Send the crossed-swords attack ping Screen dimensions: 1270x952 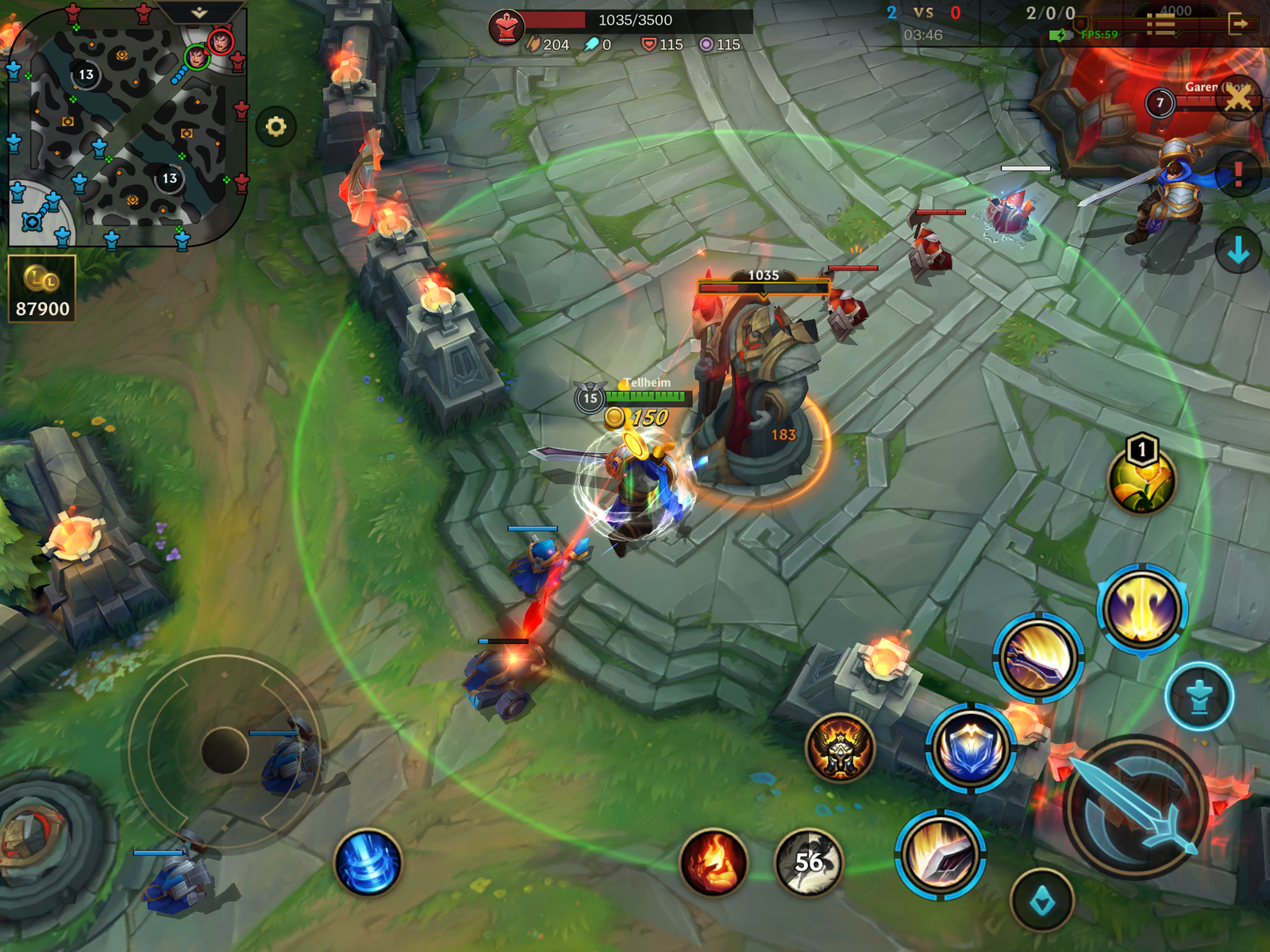[1237, 99]
